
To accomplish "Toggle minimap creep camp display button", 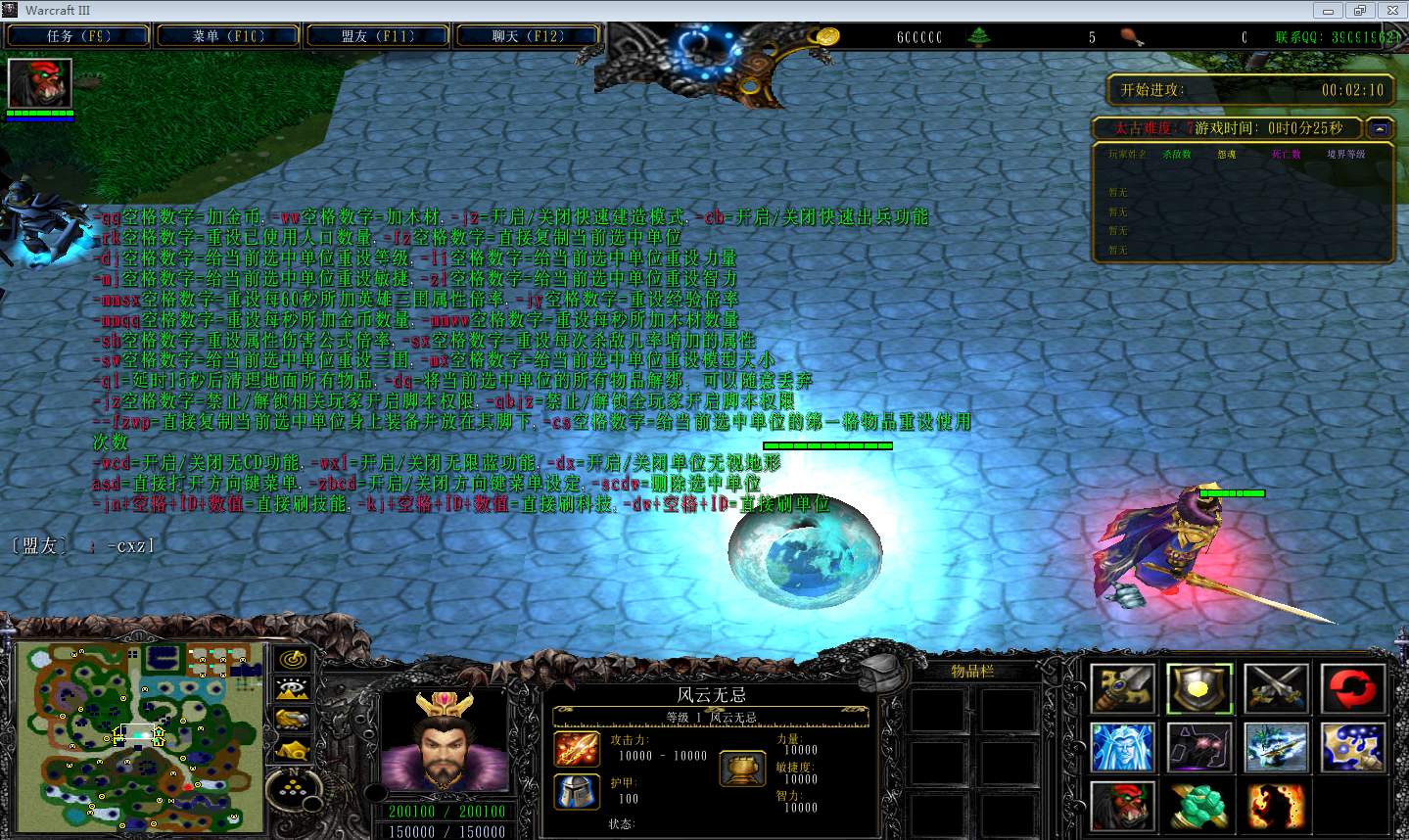I will click(x=292, y=750).
